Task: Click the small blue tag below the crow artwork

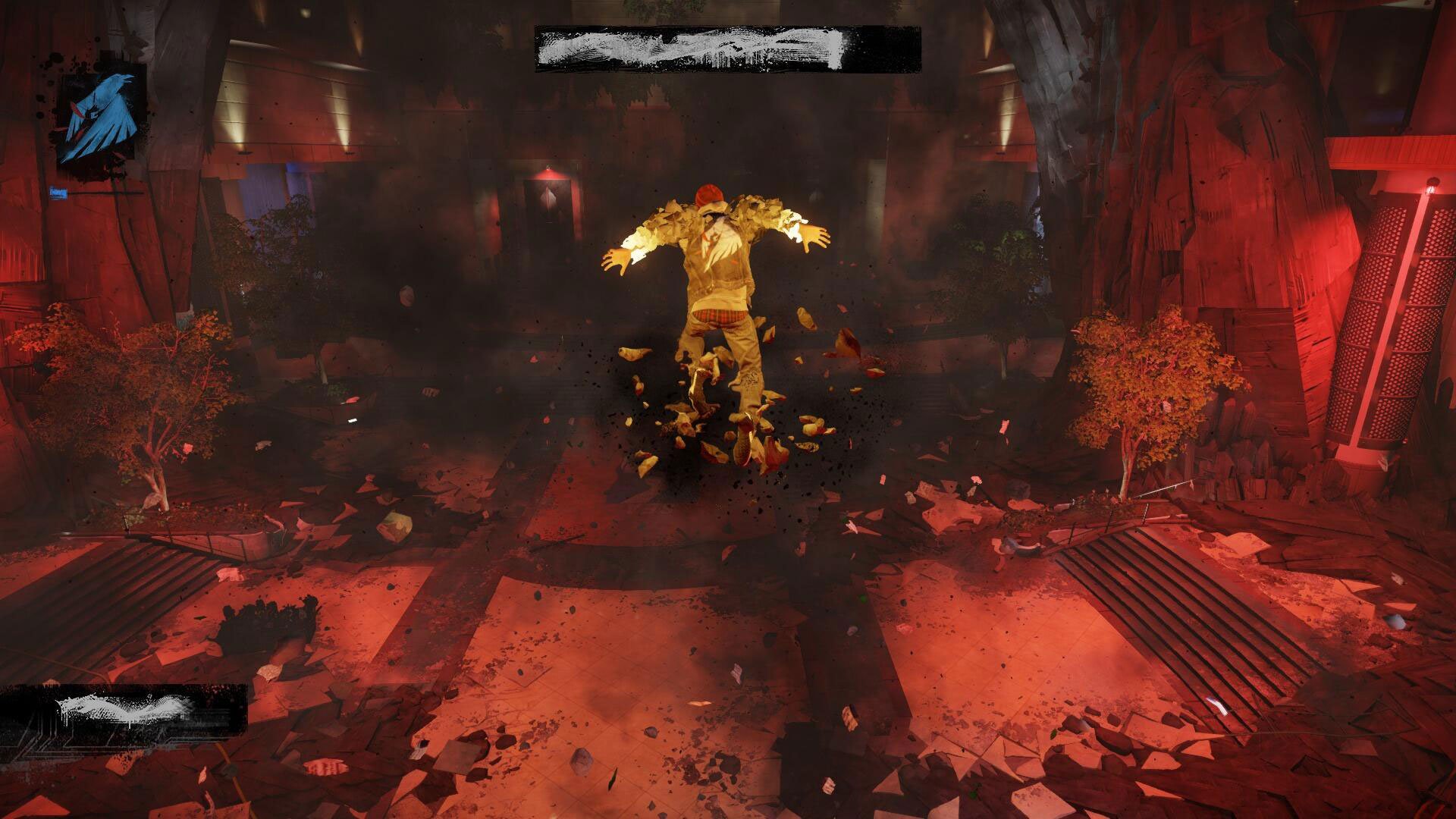Action: 61,191
